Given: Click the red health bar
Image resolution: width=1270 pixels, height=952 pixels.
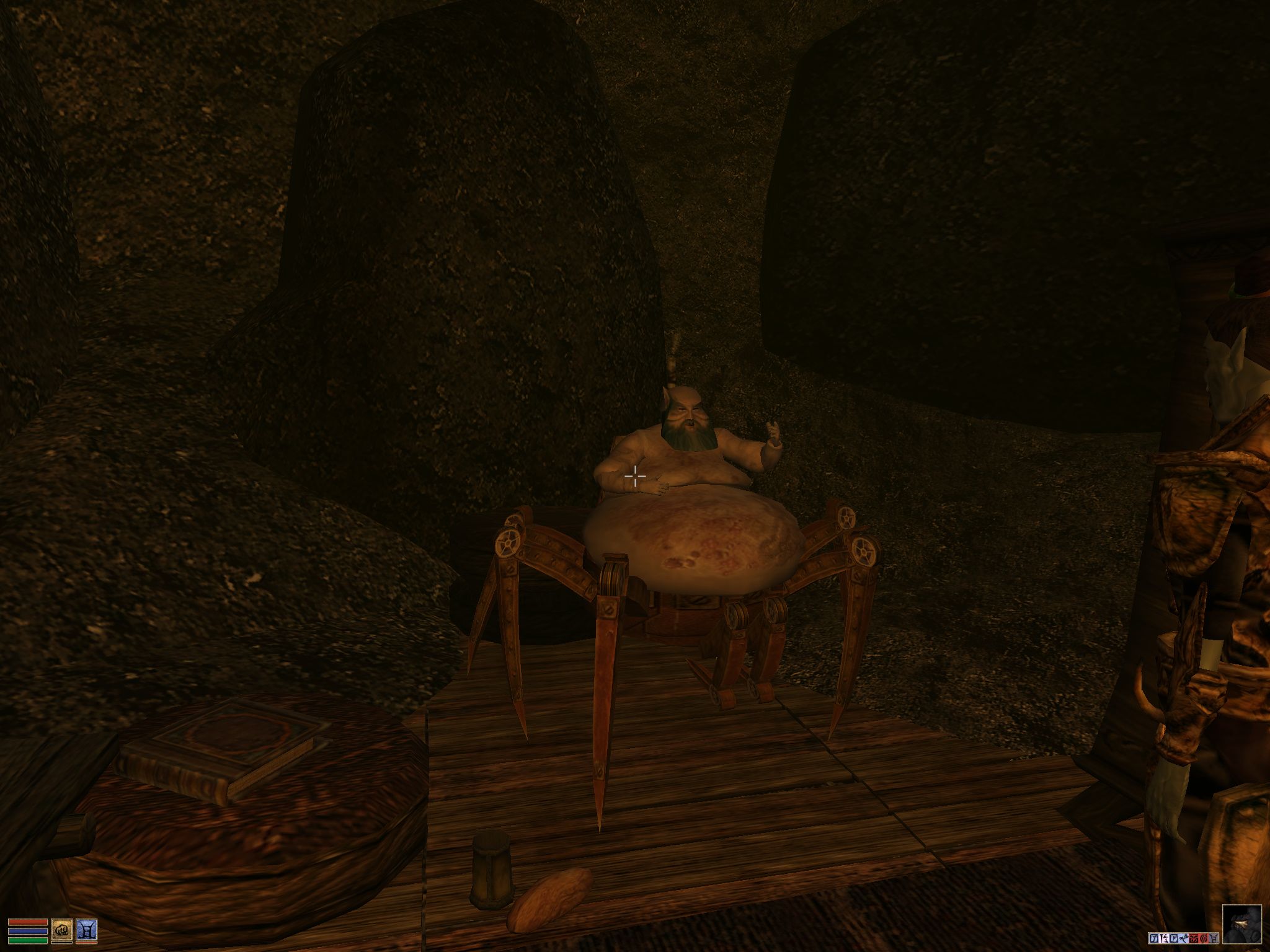Looking at the screenshot, I should [x=27, y=922].
